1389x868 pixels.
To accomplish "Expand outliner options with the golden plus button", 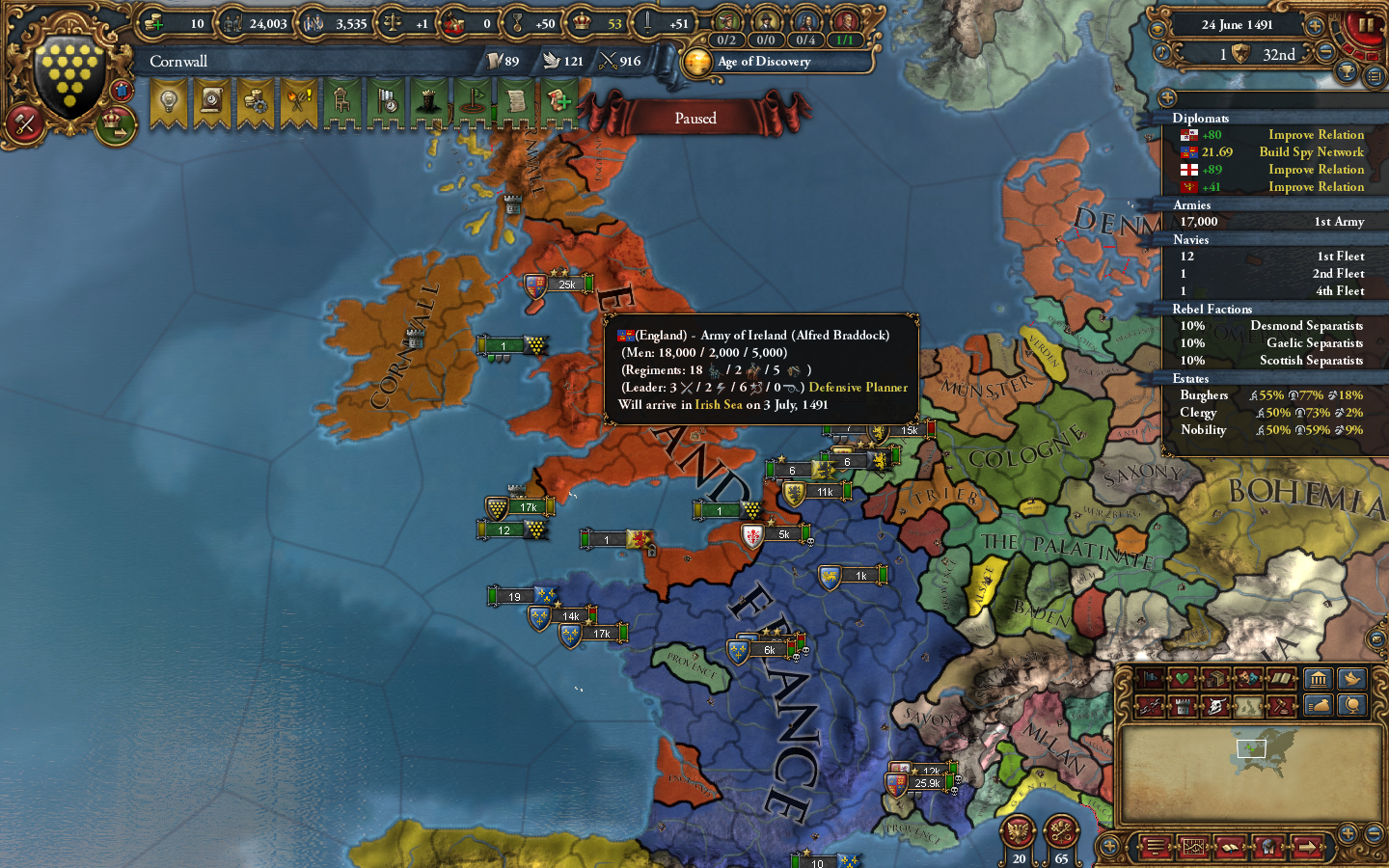I will [x=1167, y=97].
